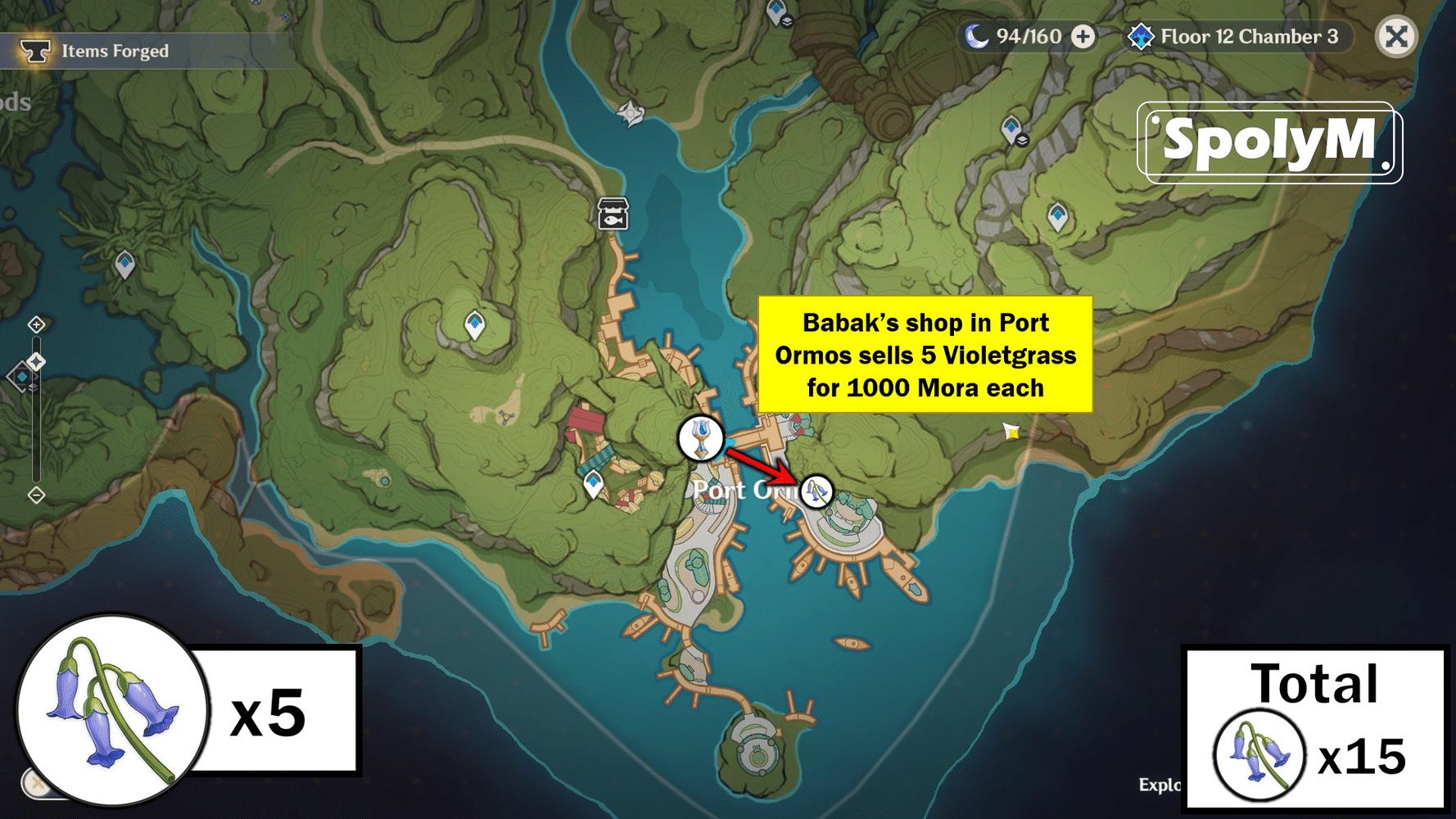Click the teleport waypoint on the western island

click(124, 262)
